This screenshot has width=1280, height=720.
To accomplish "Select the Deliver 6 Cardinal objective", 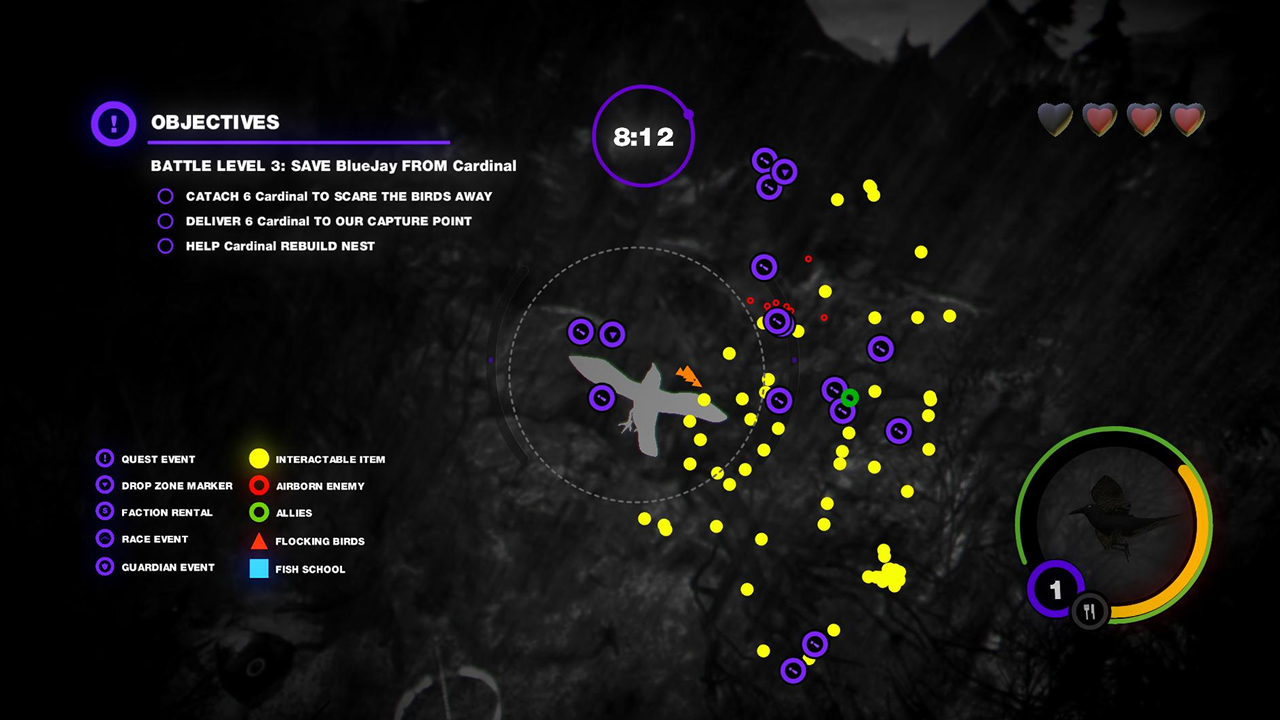I will (x=328, y=221).
